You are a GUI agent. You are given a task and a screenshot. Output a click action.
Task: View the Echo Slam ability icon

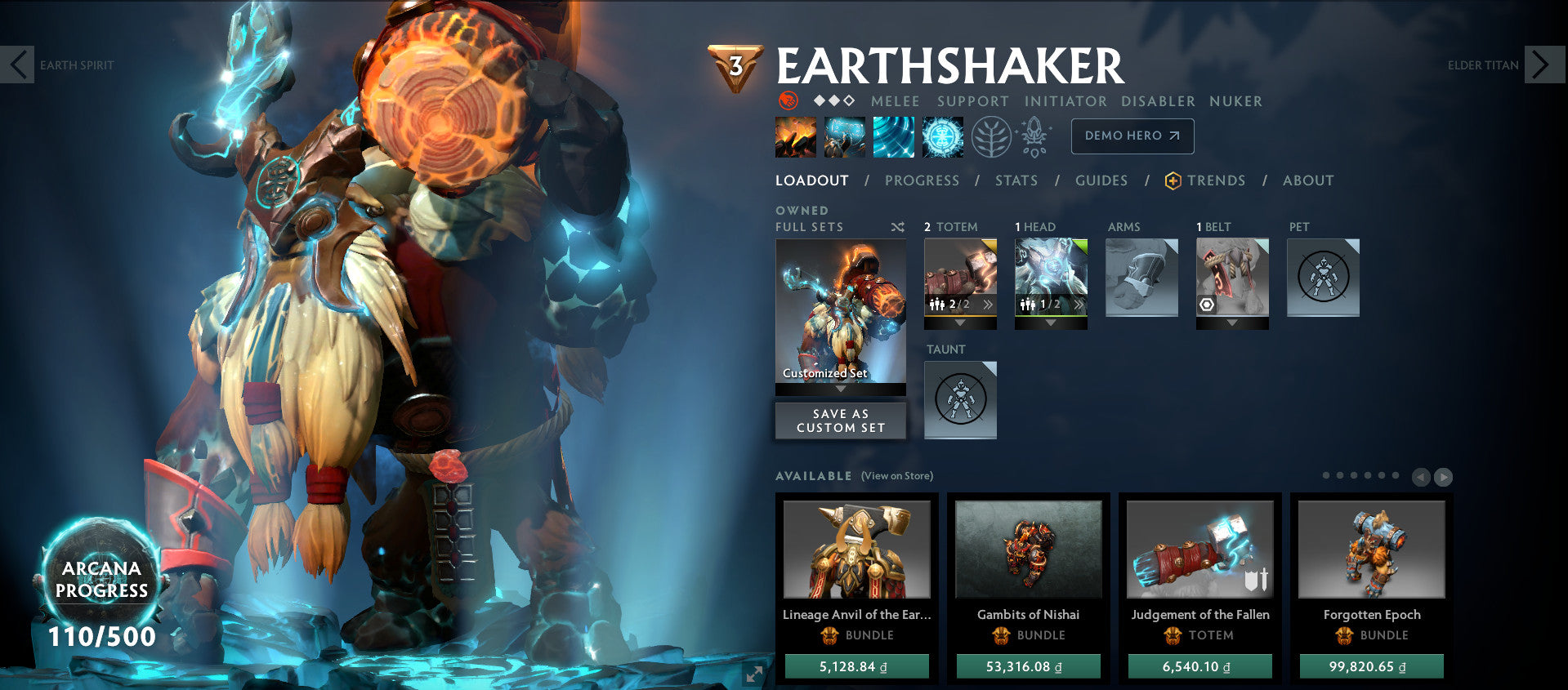[x=943, y=136]
